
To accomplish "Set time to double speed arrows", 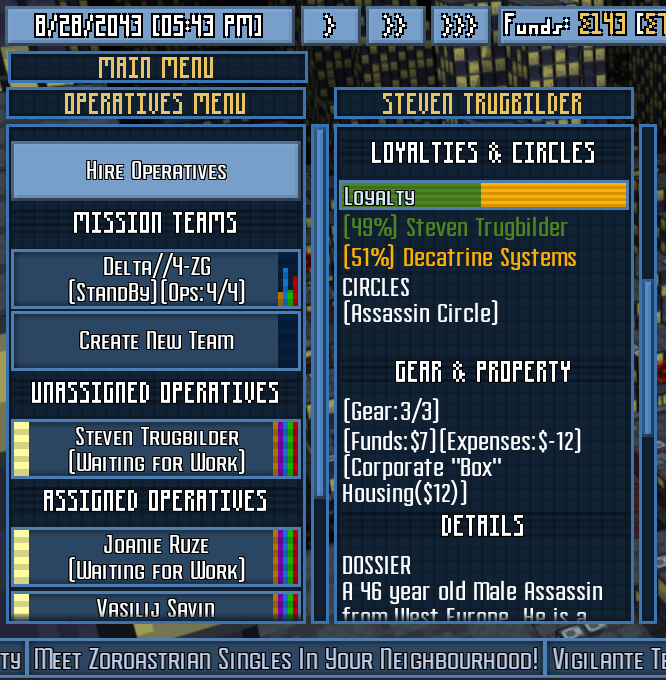I will (395, 26).
